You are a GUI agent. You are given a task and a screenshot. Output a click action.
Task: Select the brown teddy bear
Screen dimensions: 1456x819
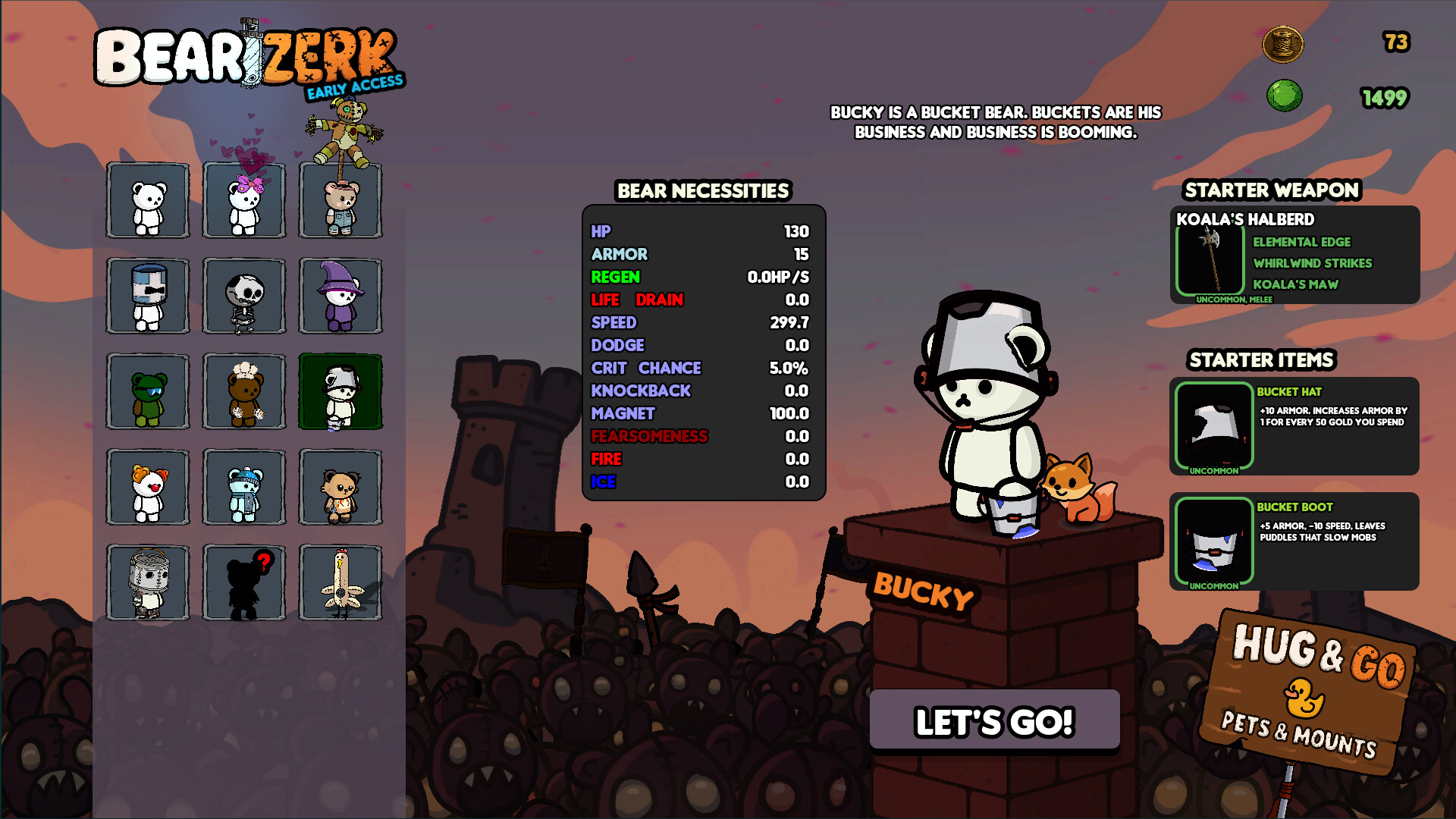pyautogui.click(x=244, y=391)
